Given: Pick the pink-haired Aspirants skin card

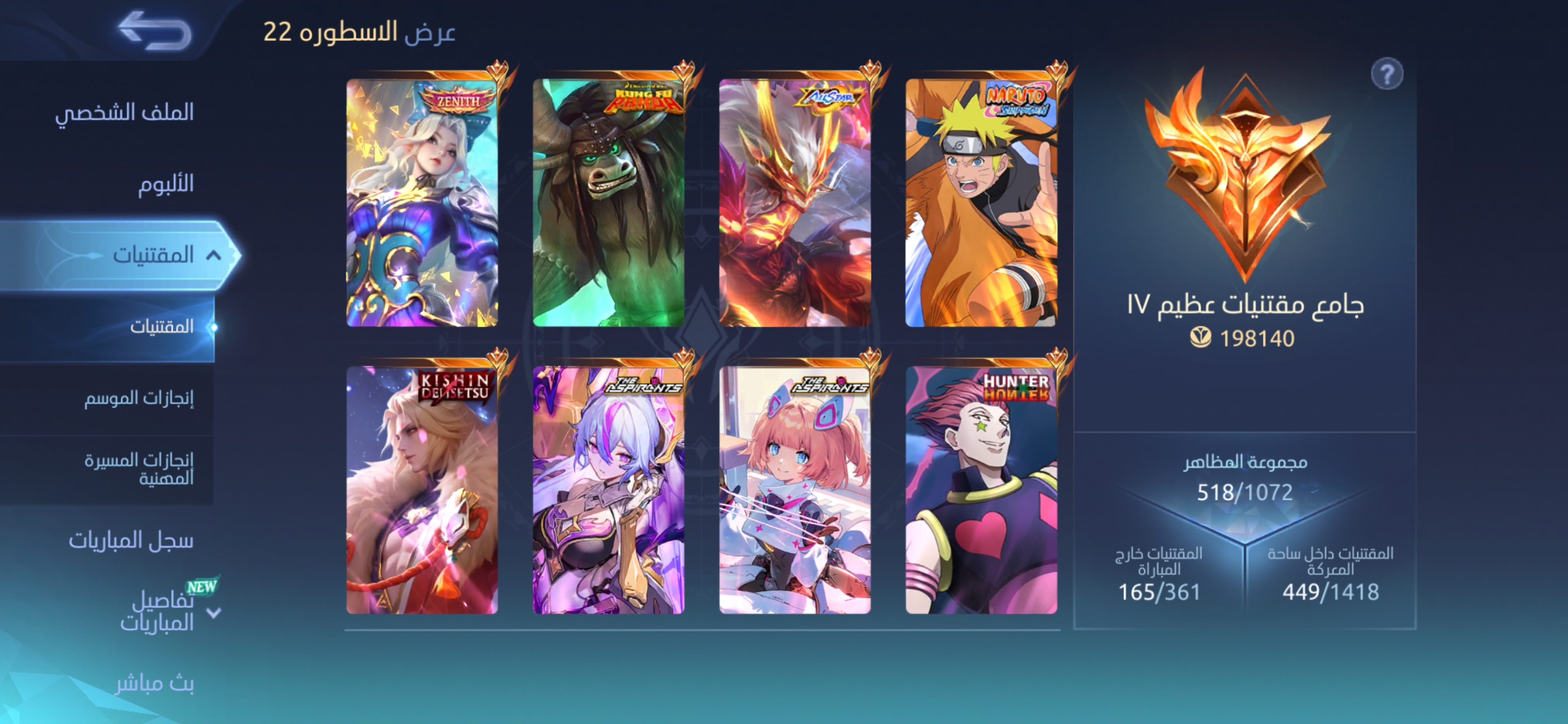Looking at the screenshot, I should tap(795, 490).
